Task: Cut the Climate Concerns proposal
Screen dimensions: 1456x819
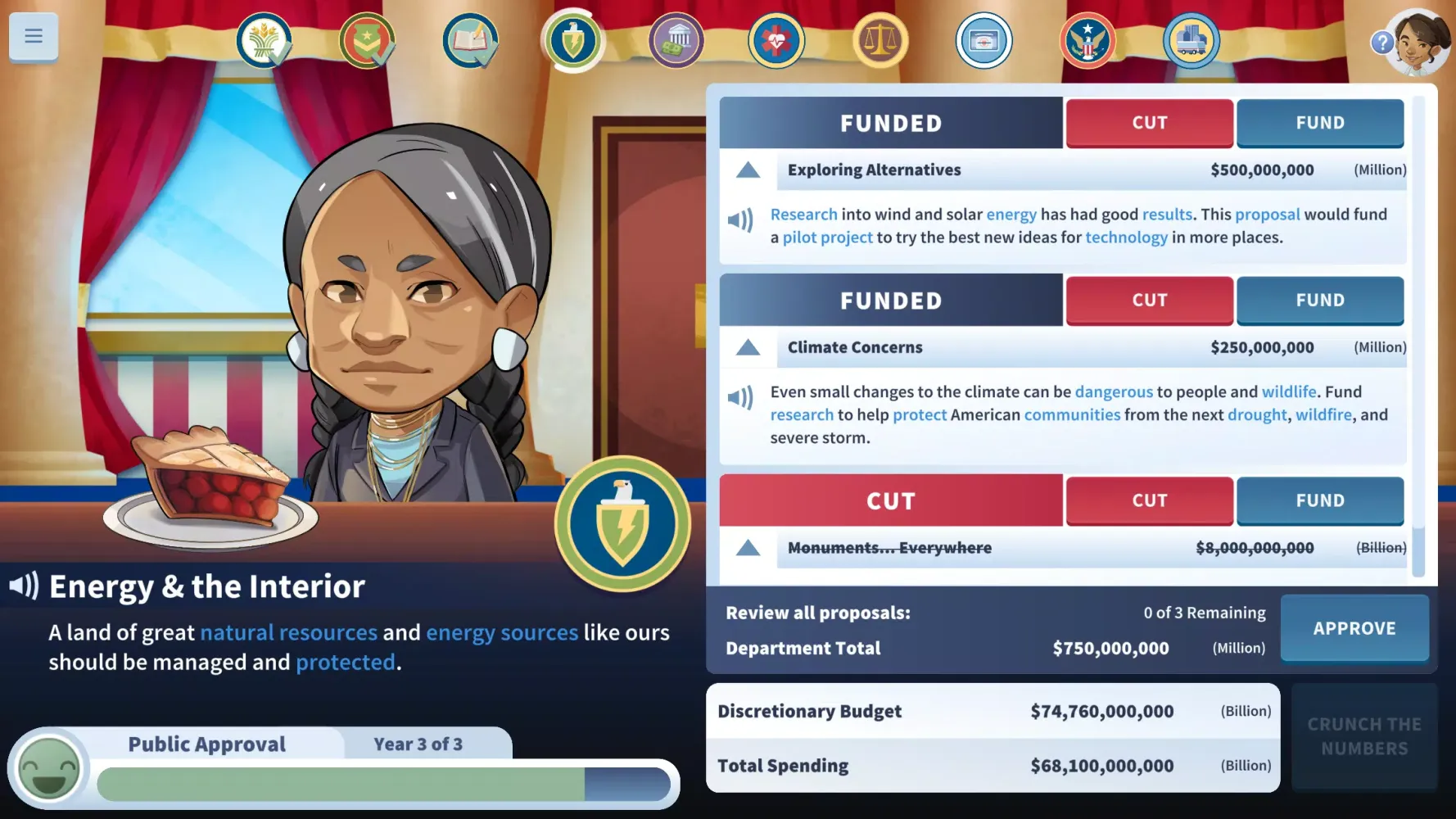Action: pyautogui.click(x=1149, y=301)
